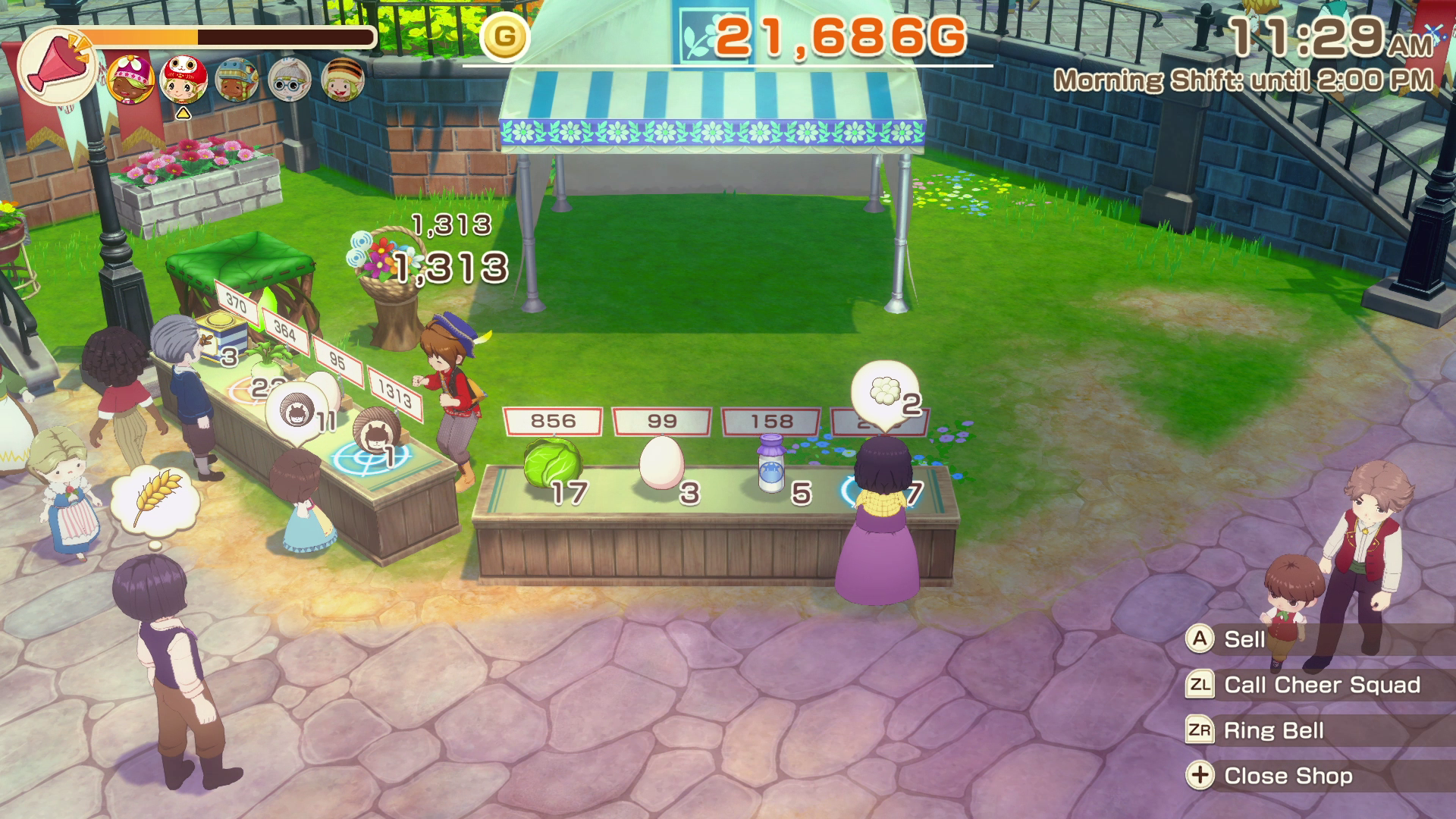Pick the egg priced at 99

661,463
